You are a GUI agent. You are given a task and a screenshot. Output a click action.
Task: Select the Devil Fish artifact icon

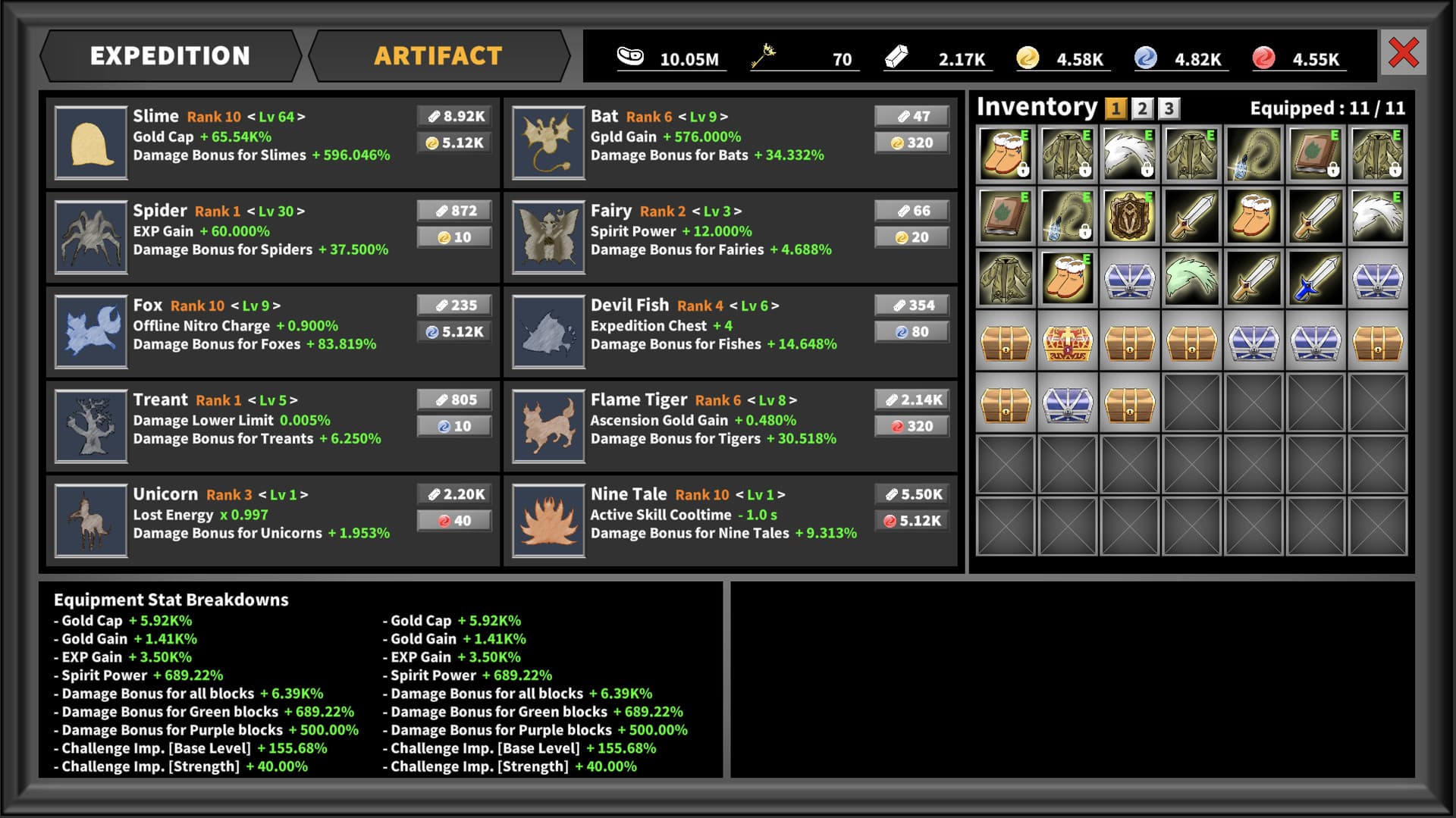pyautogui.click(x=548, y=332)
